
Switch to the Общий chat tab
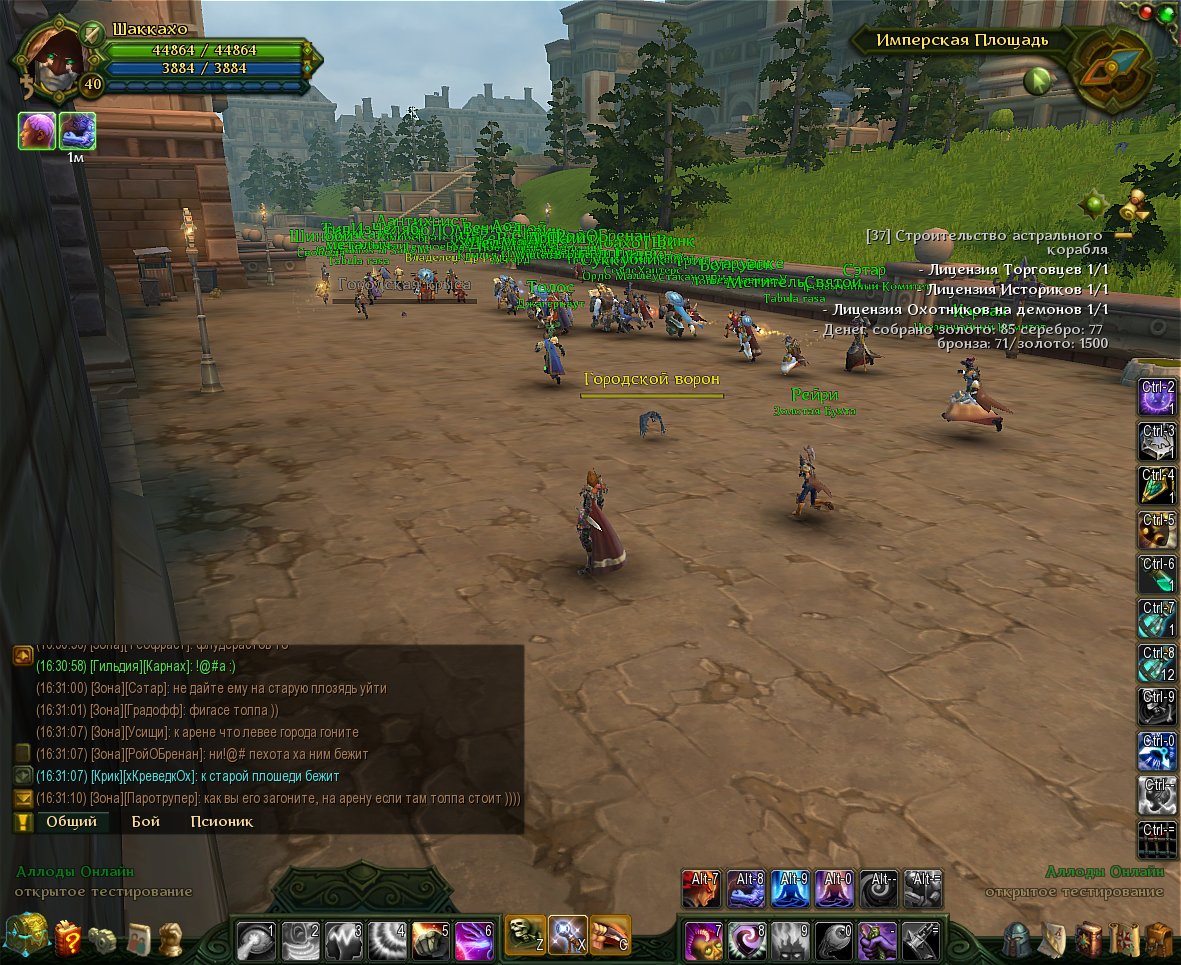72,822
